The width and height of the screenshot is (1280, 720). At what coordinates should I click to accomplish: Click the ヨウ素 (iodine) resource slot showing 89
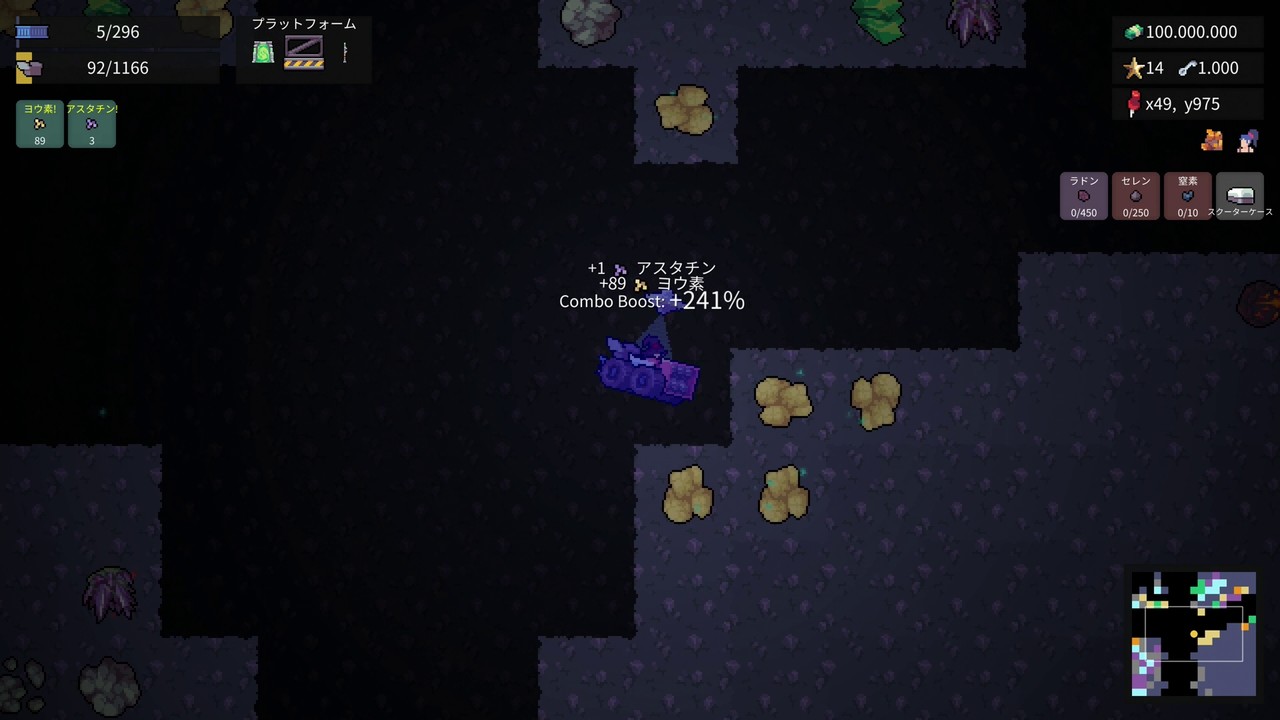[39, 122]
